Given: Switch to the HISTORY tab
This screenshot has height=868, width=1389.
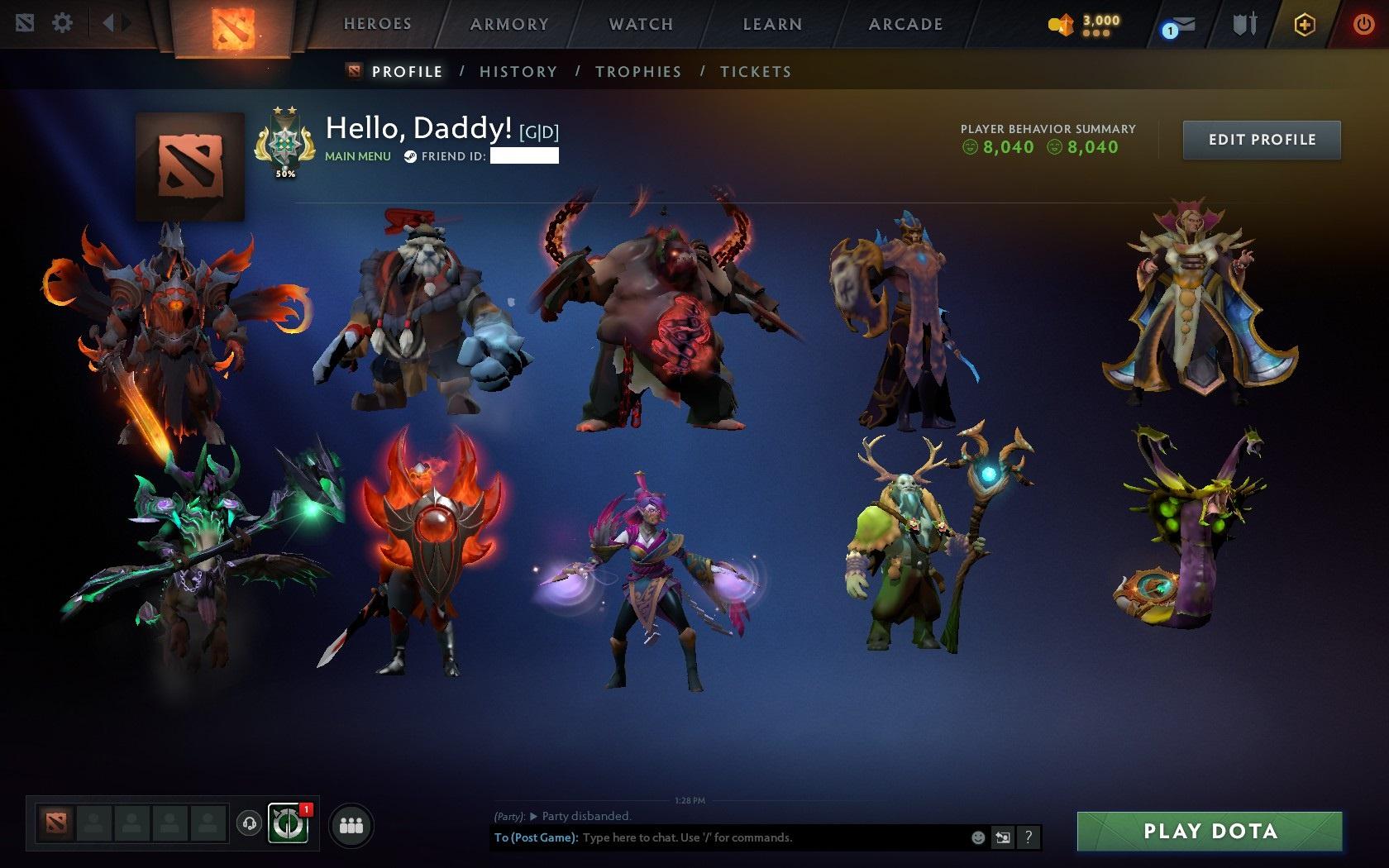Looking at the screenshot, I should (518, 72).
